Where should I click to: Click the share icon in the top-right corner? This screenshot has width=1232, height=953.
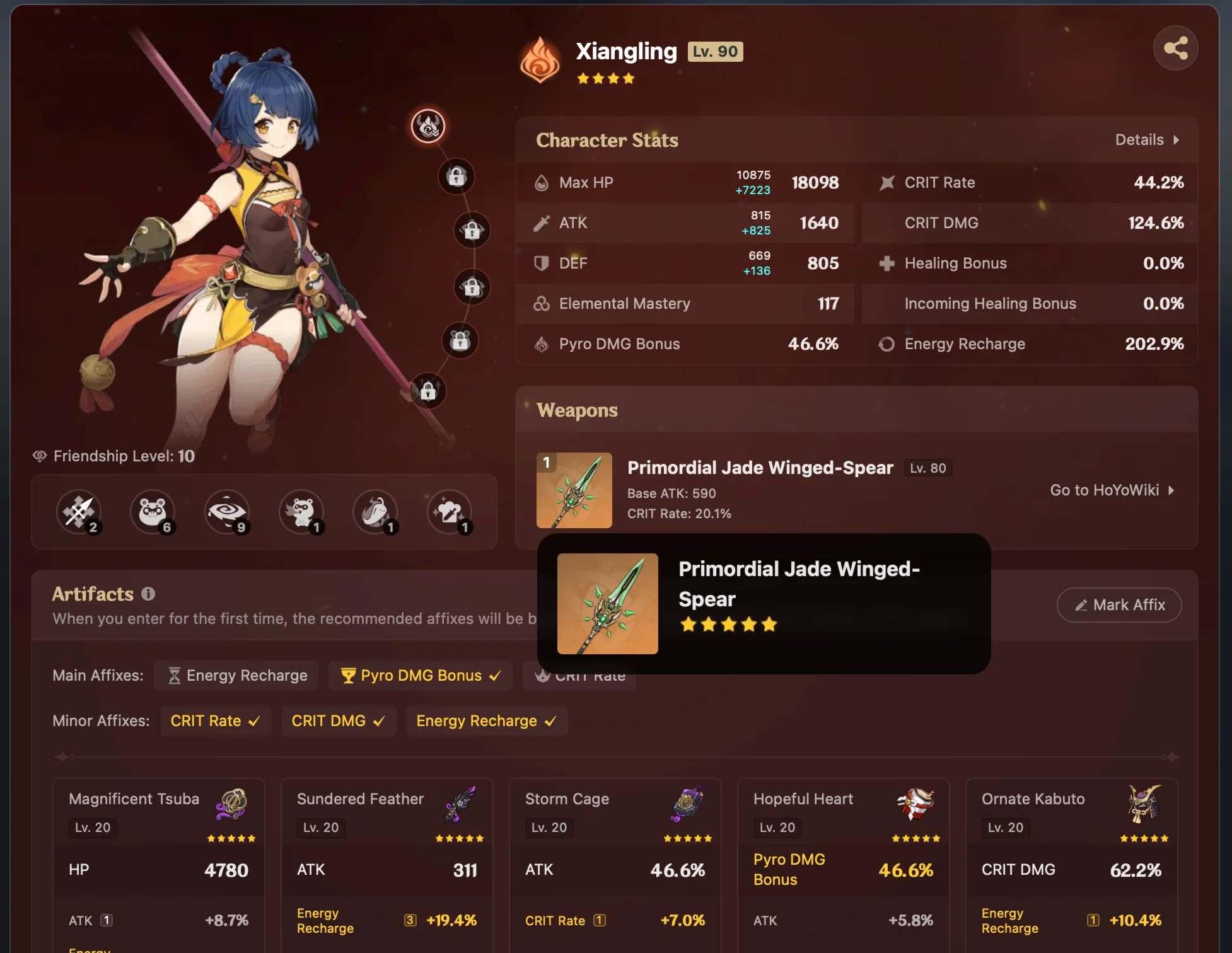(x=1175, y=47)
